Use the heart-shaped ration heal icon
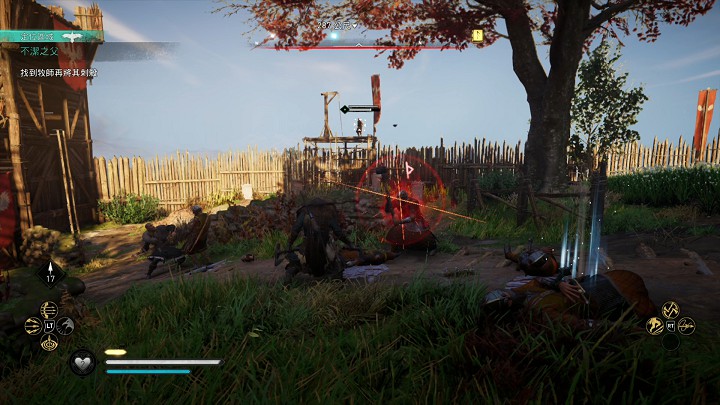The height and width of the screenshot is (405, 720). point(83,361)
